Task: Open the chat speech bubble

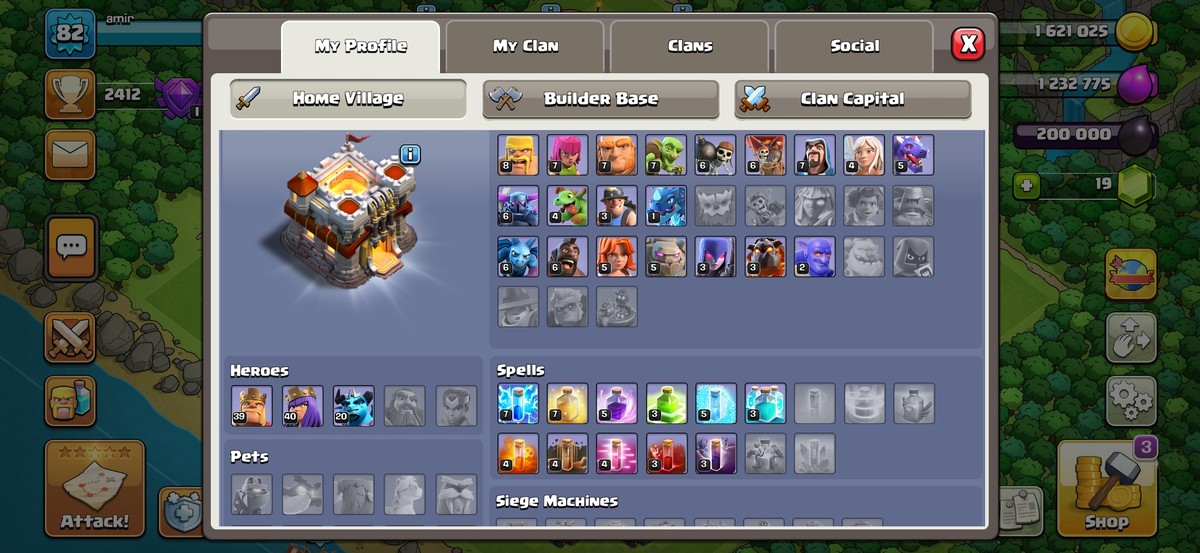Action: [71, 246]
